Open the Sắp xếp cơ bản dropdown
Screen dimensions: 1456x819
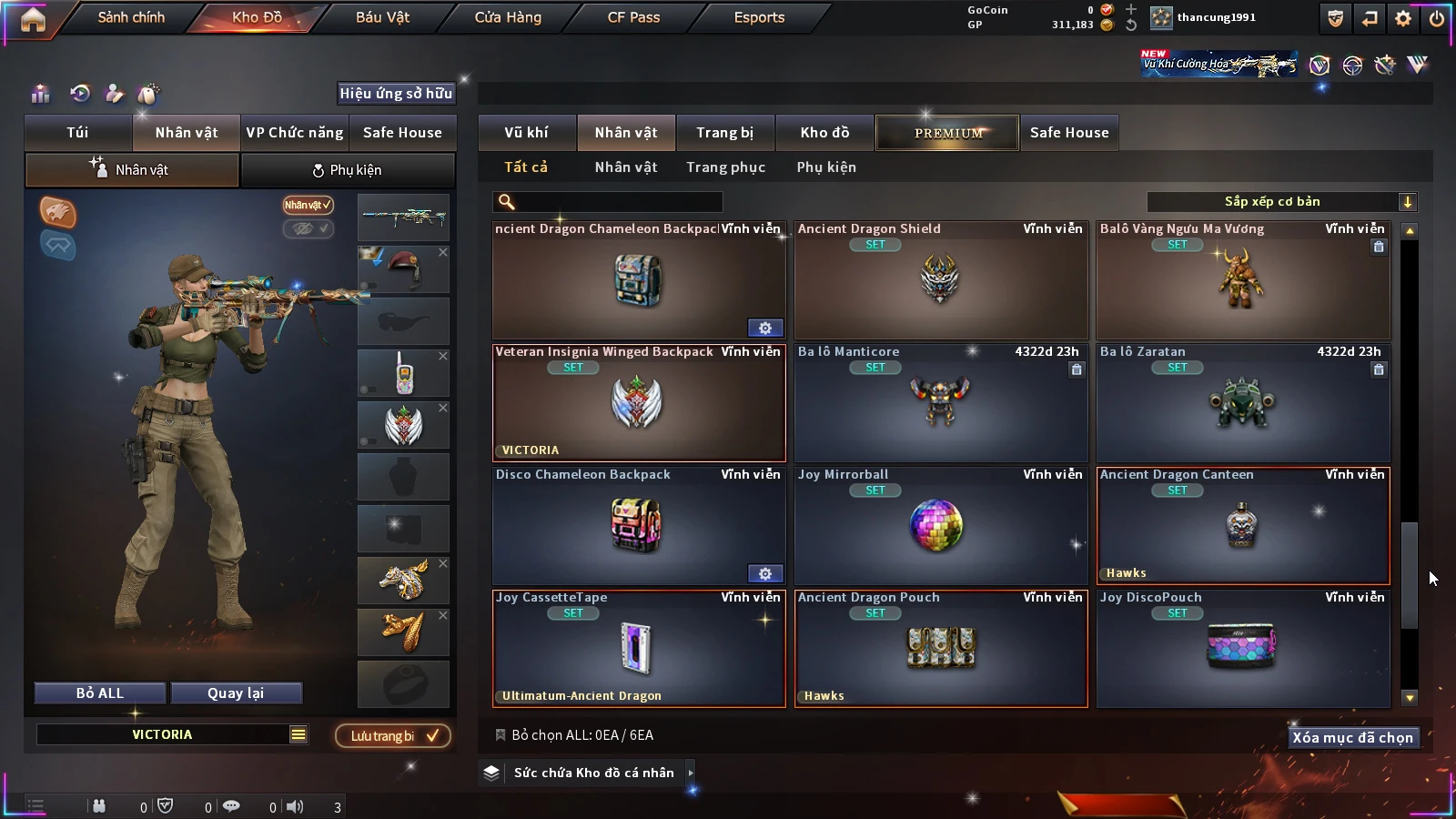[x=1281, y=202]
